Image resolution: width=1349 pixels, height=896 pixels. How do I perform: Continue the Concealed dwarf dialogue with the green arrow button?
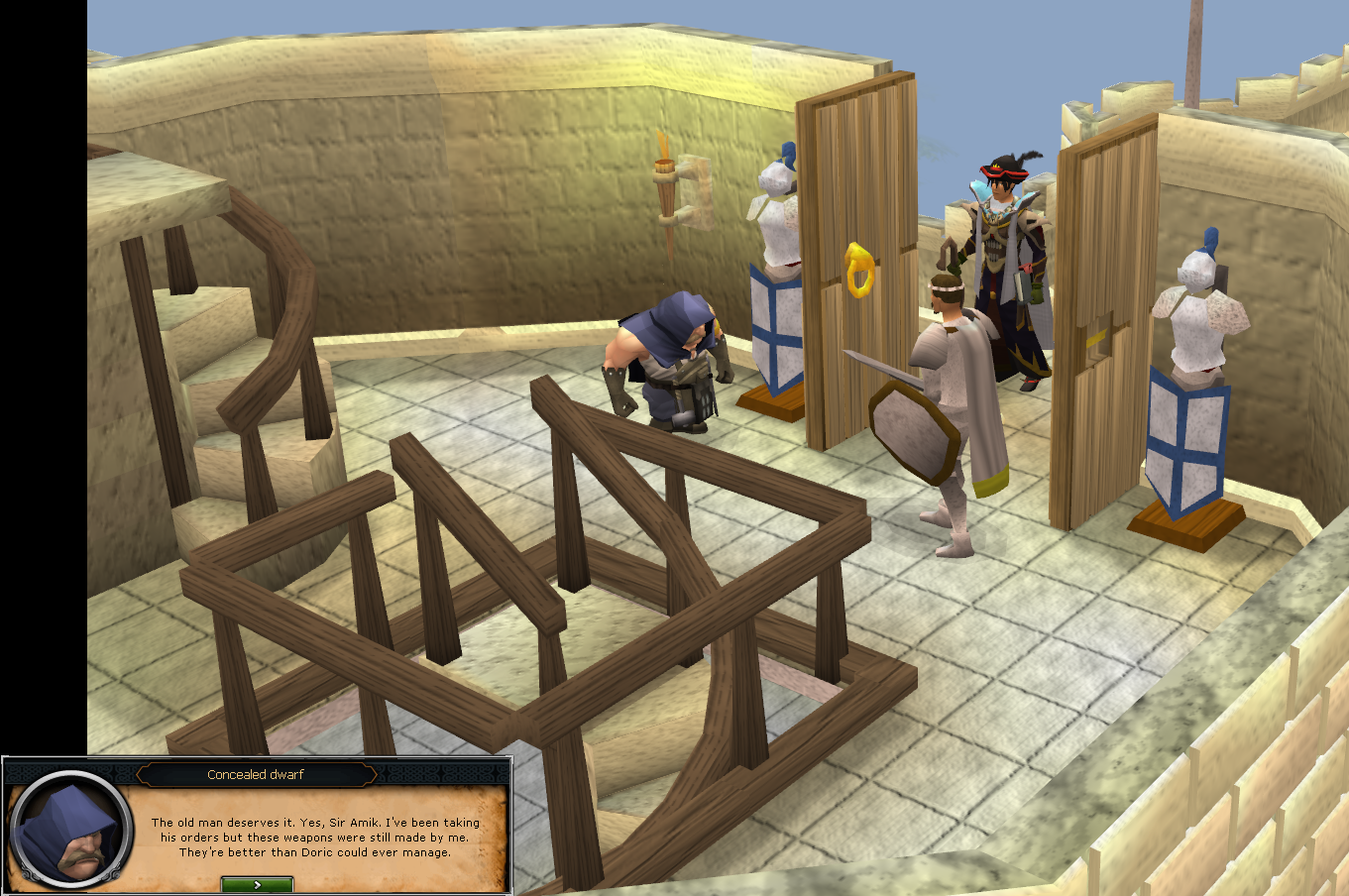pyautogui.click(x=257, y=884)
